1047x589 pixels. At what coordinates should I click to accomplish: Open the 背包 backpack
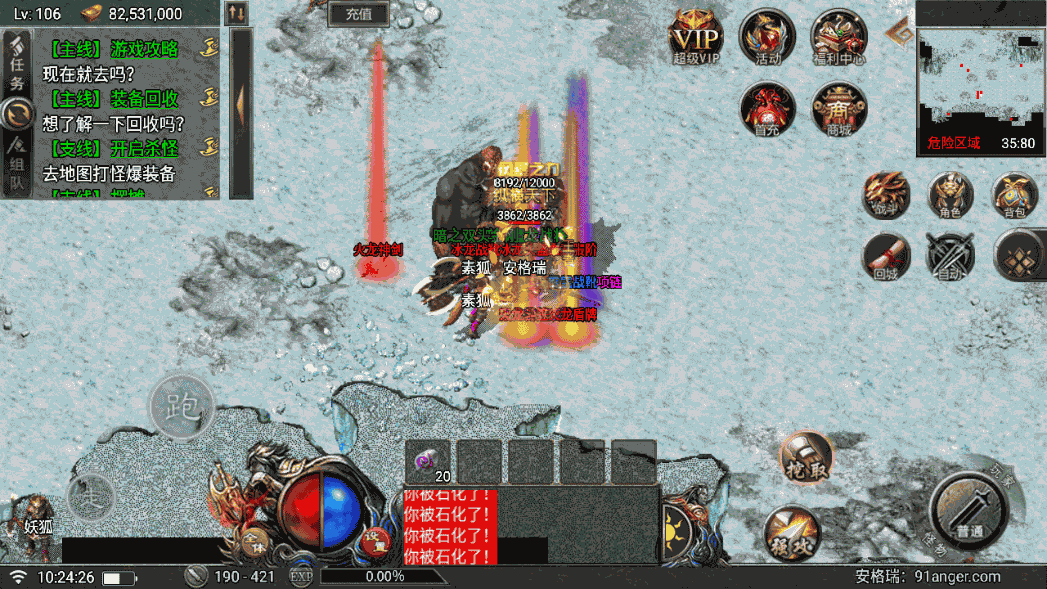(1014, 193)
